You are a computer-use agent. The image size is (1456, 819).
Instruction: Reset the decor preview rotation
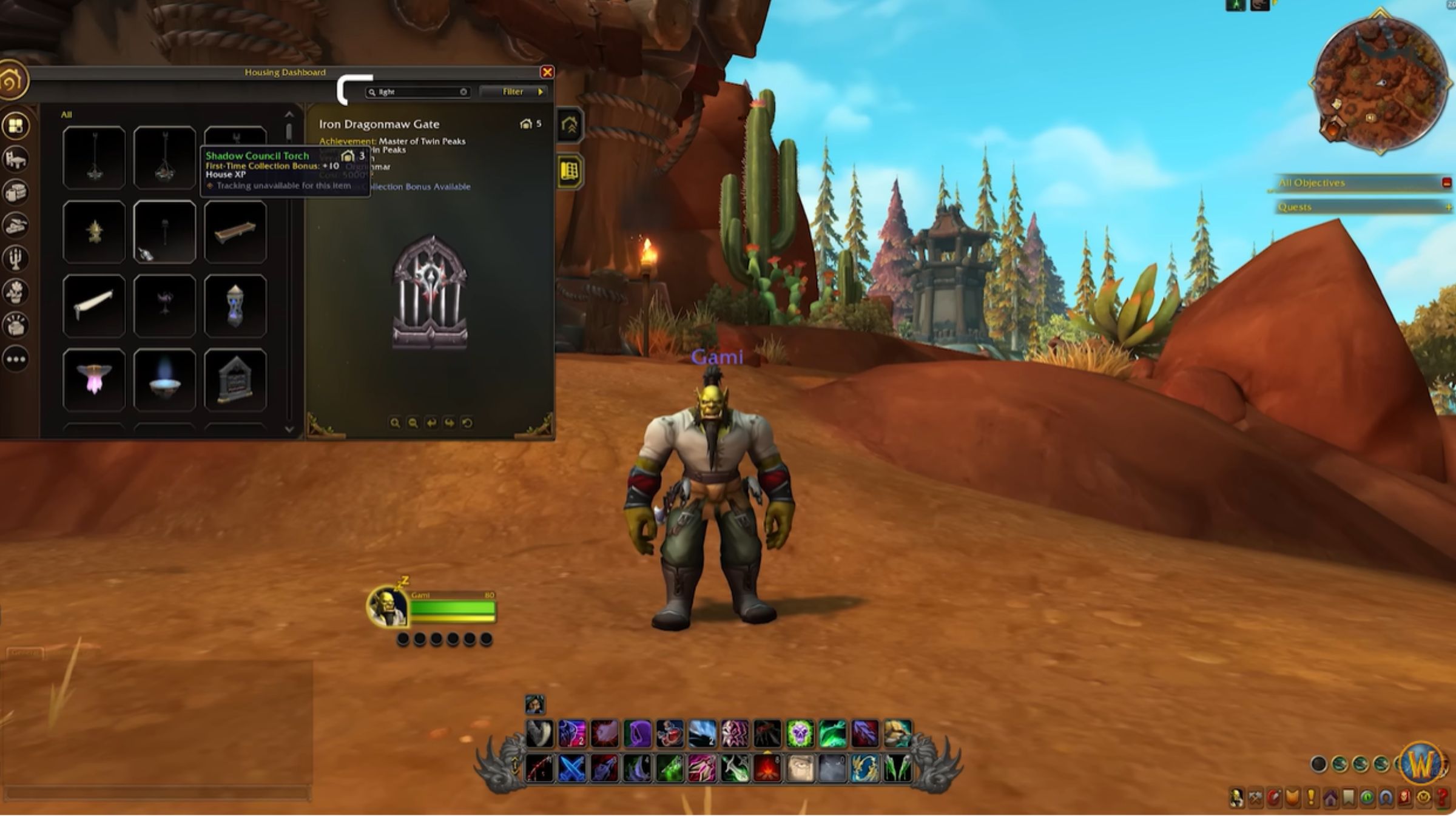pos(467,423)
